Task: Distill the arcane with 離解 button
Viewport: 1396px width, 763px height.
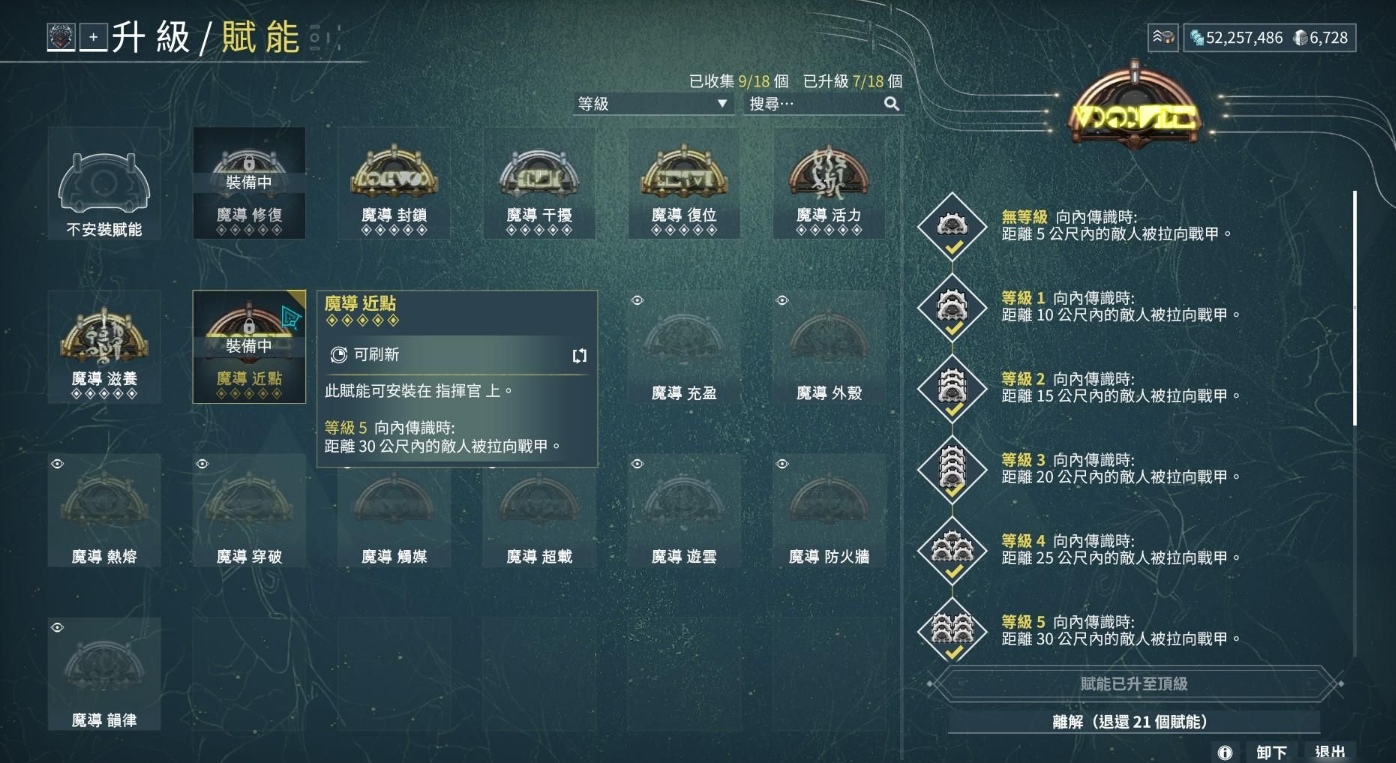Action: [1133, 721]
